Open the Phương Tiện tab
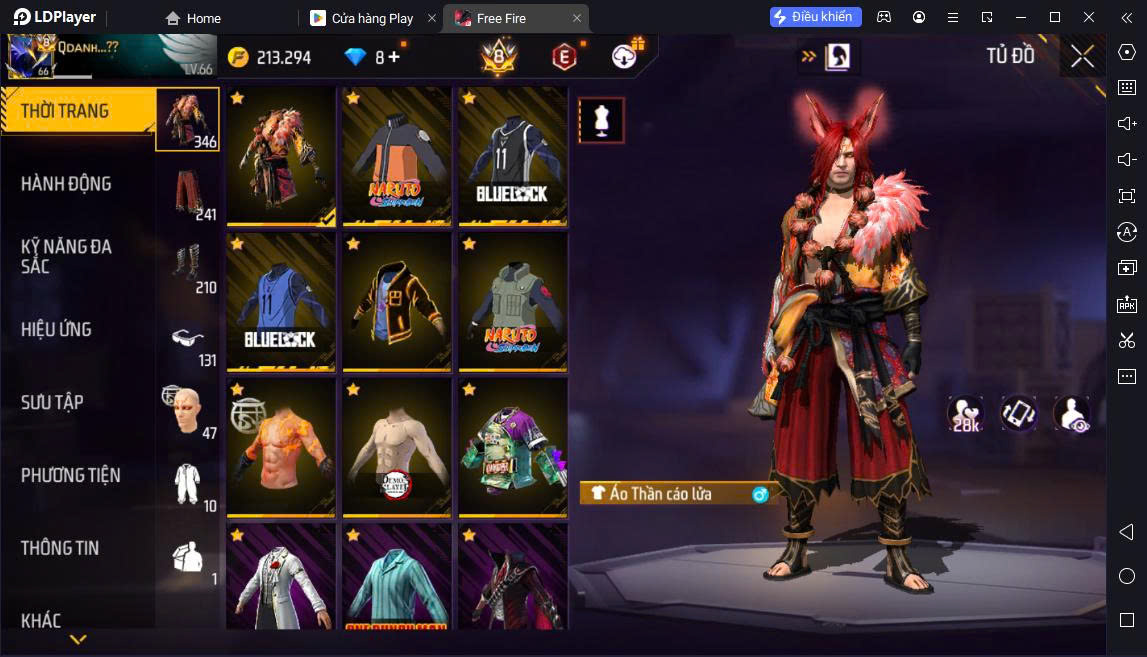1147x657 pixels. coord(70,475)
